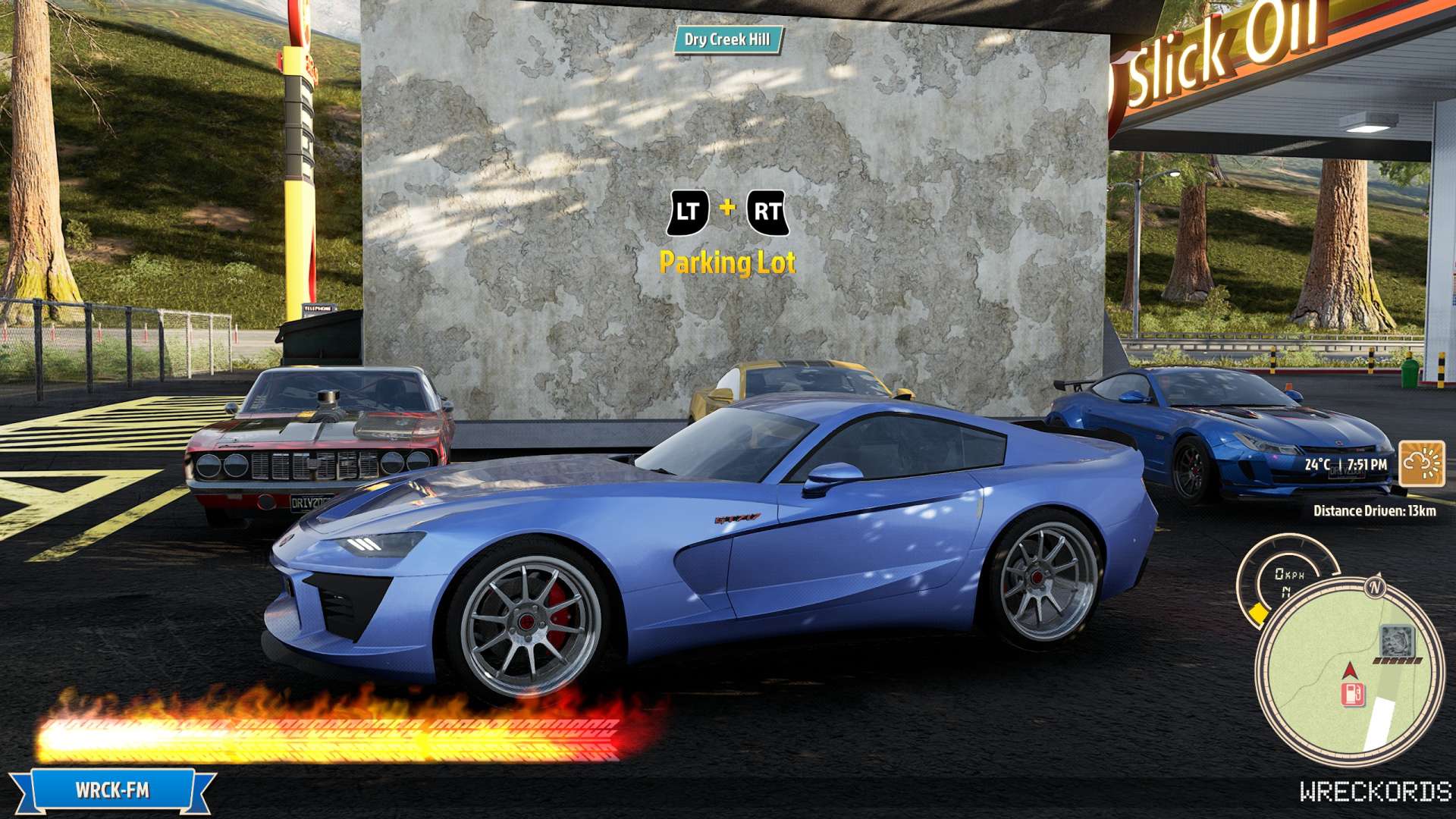Select the red fuel pump marker on minimap
Viewport: 1456px width, 819px height.
[x=1353, y=694]
